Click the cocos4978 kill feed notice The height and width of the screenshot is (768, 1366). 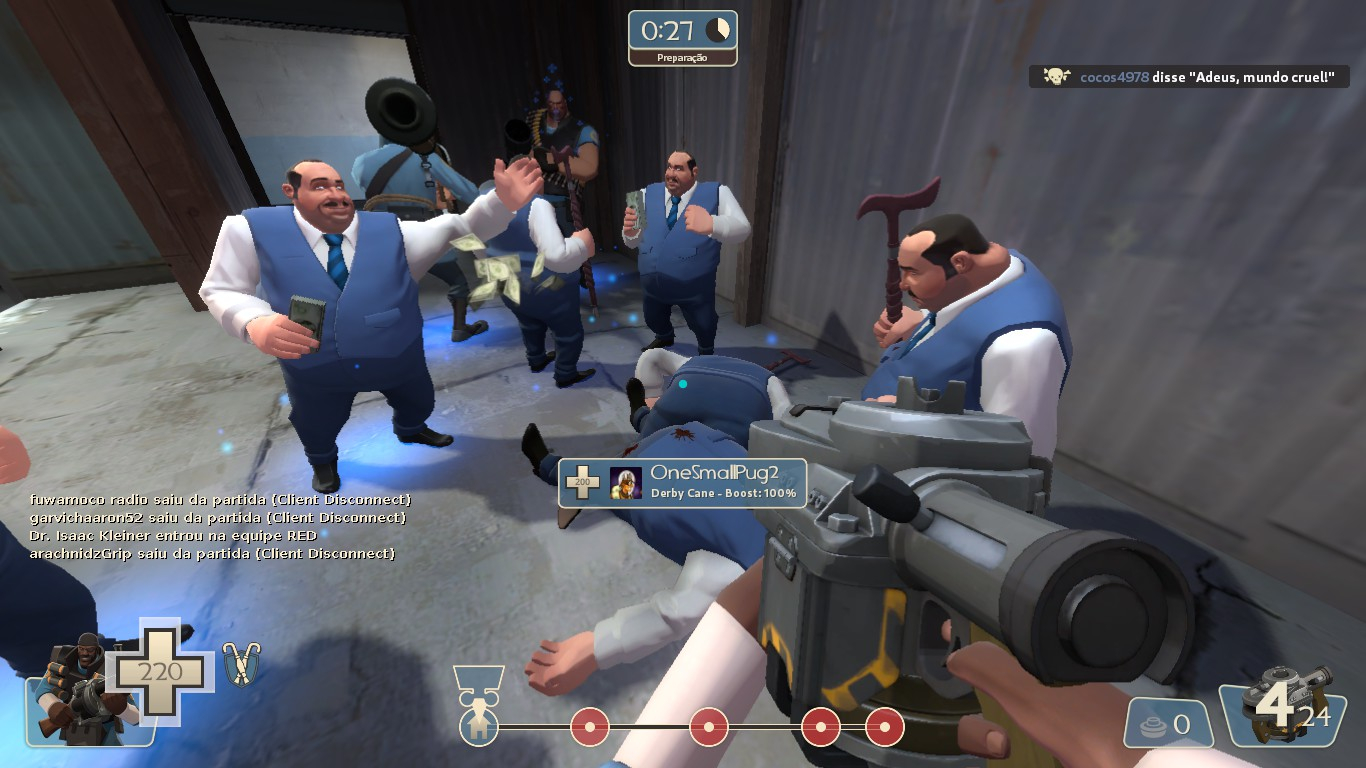(x=1189, y=77)
